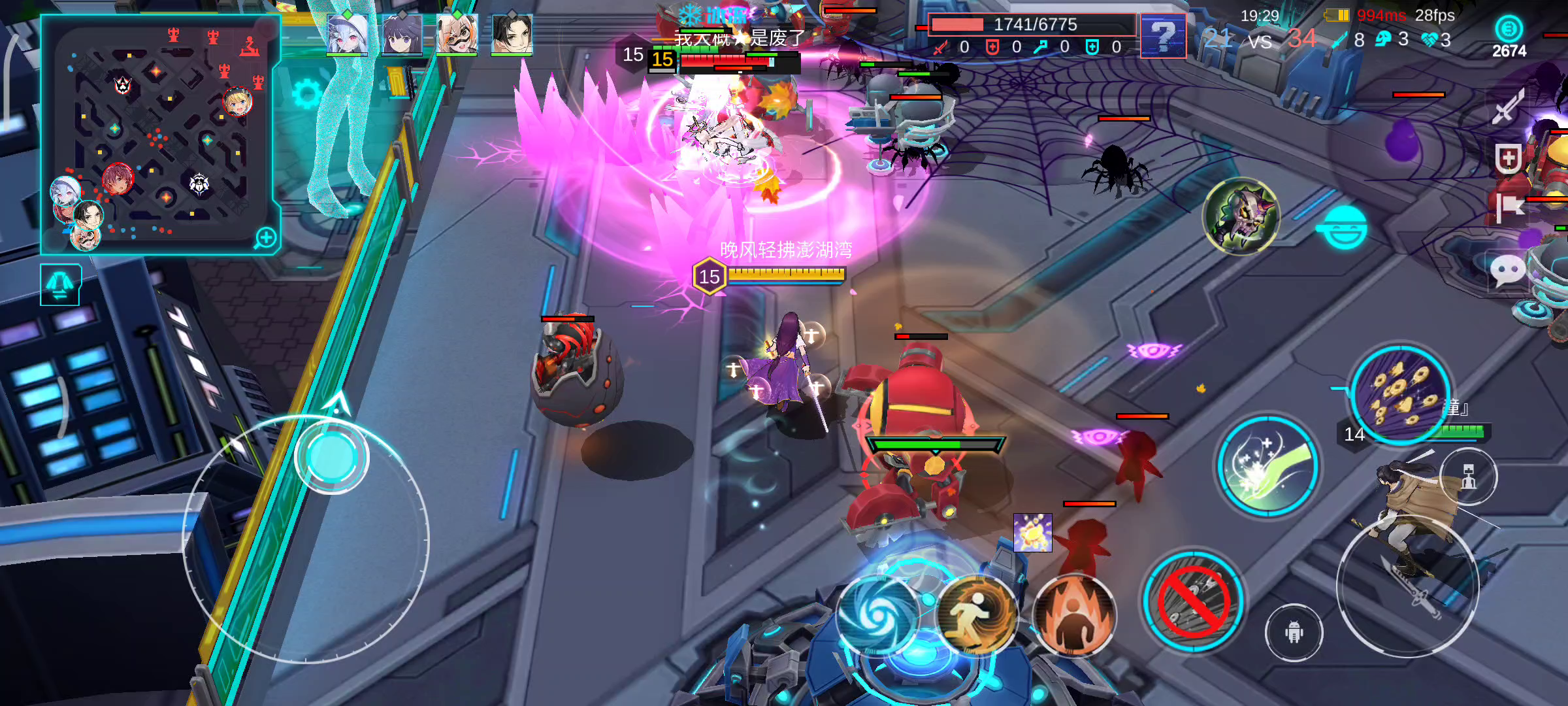Send the flag gather signal
1568x706 pixels.
[1509, 209]
